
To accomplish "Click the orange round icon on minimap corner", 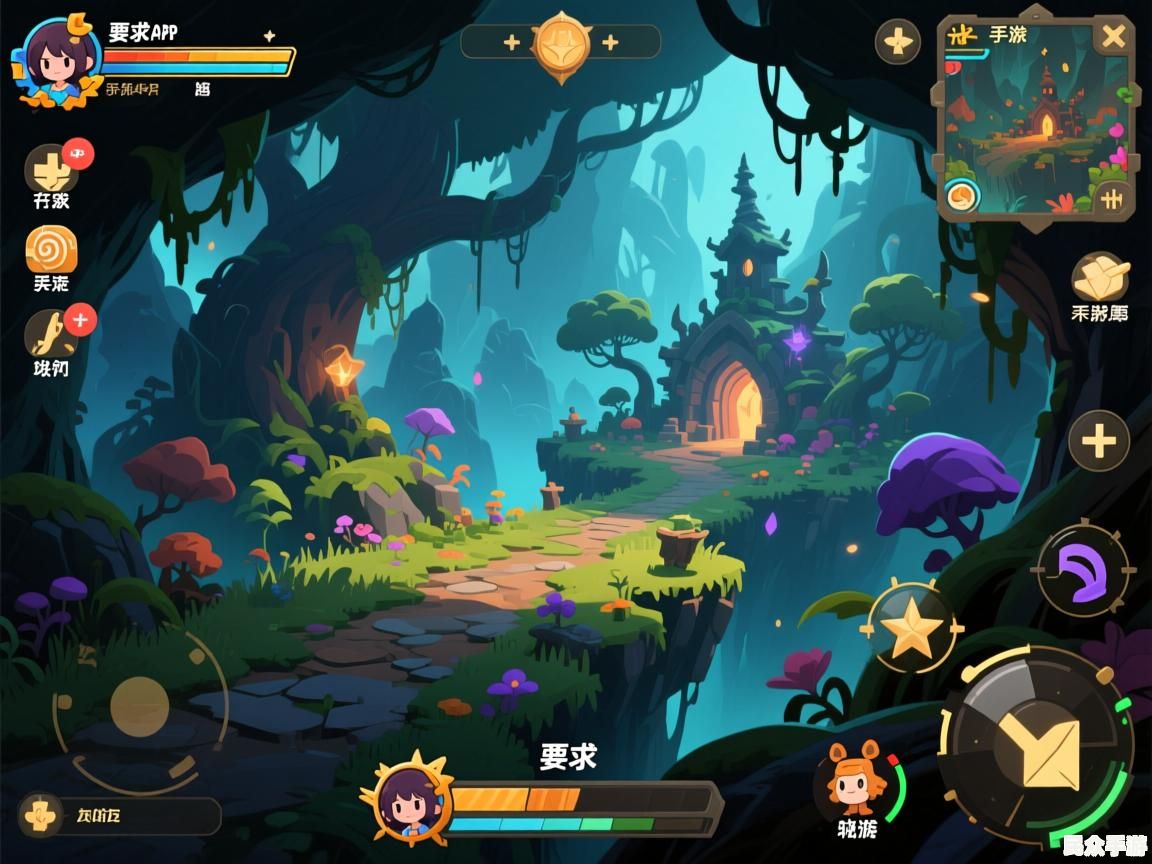I will tap(962, 195).
